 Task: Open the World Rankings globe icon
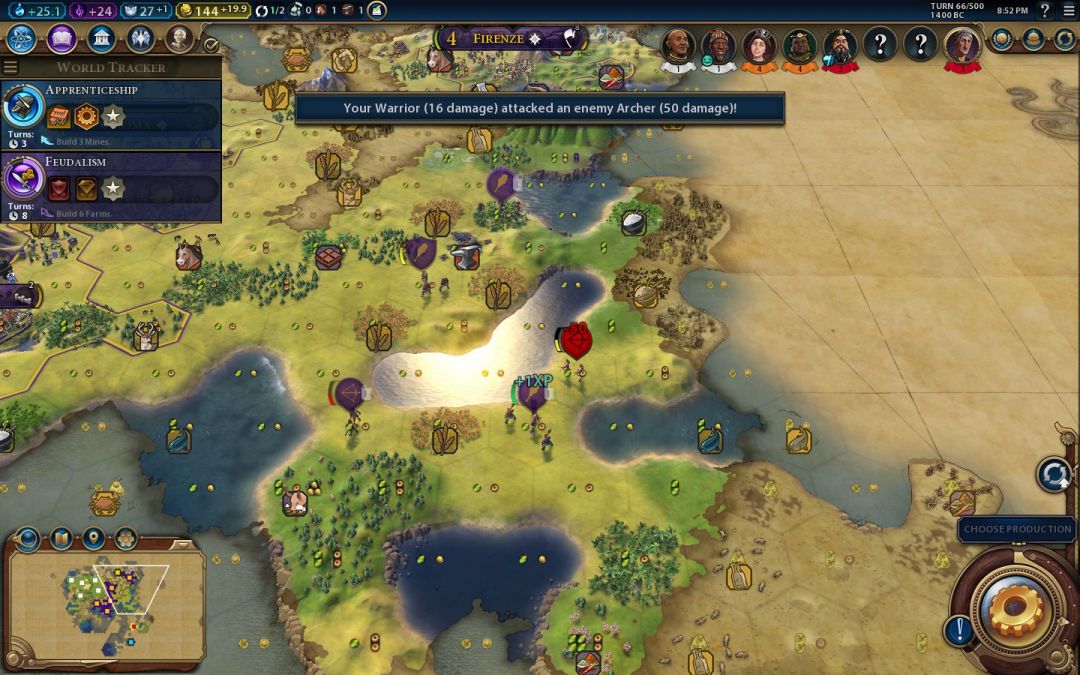click(x=1002, y=39)
